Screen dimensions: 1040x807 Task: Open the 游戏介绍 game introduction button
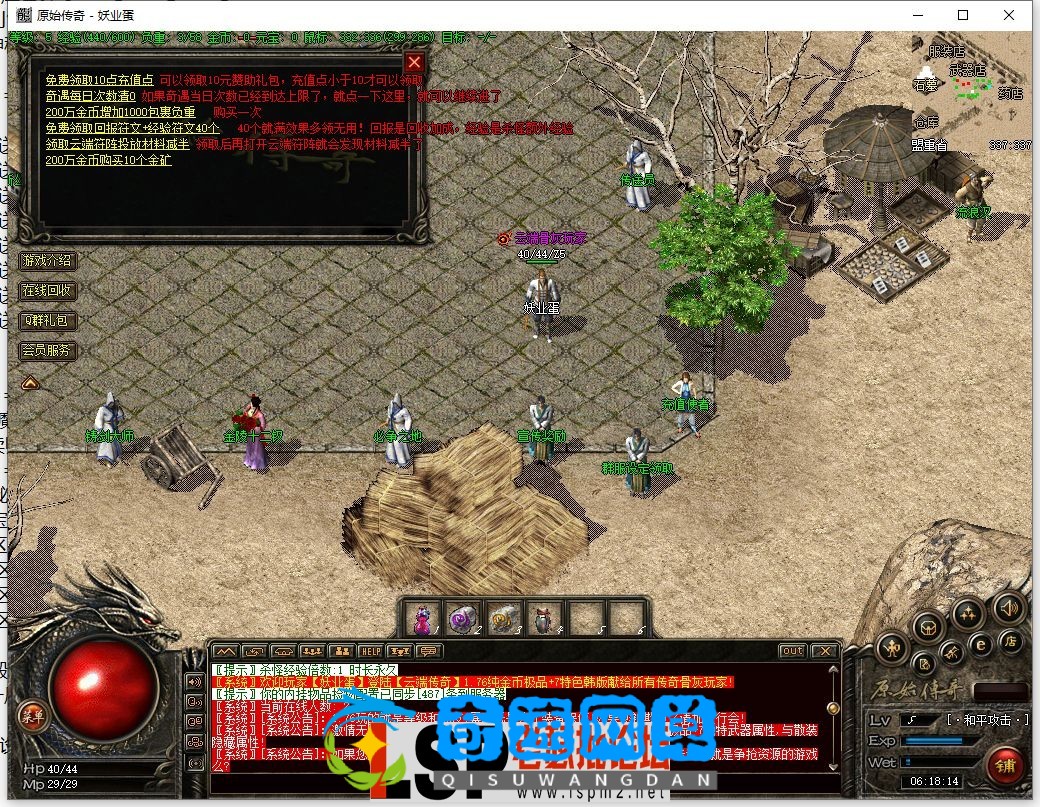[x=47, y=261]
